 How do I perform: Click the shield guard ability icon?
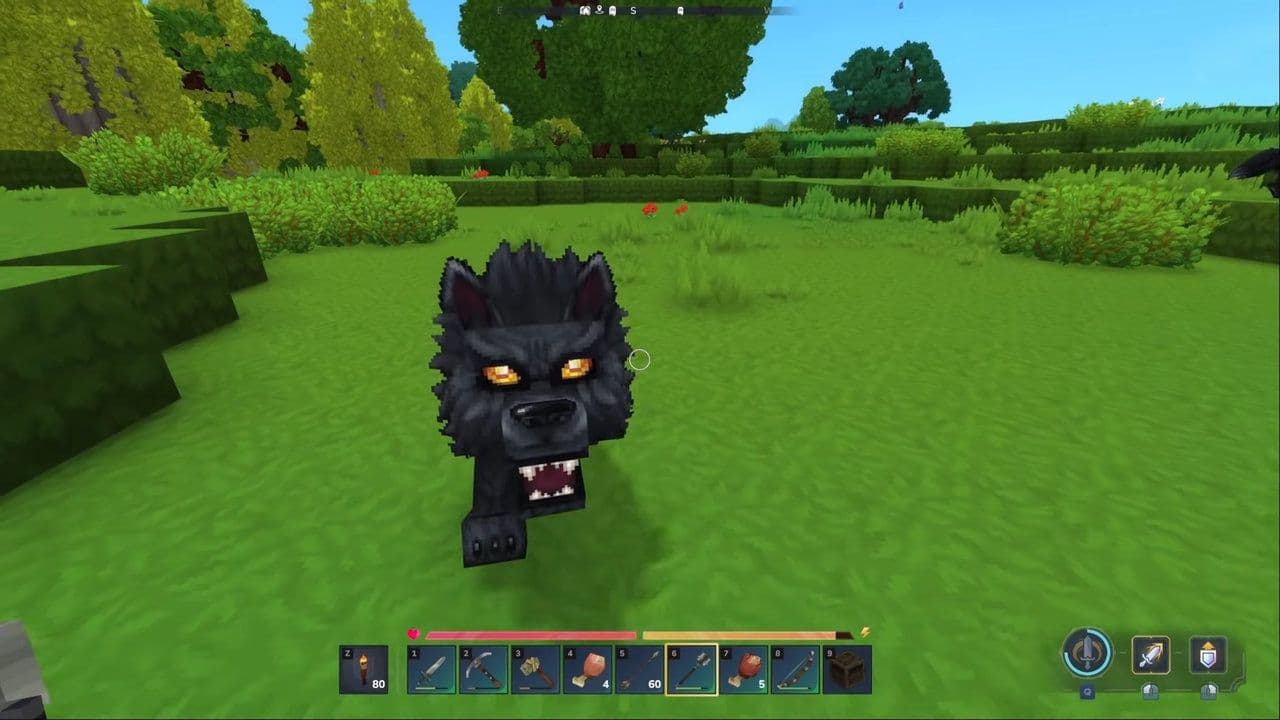1208,655
